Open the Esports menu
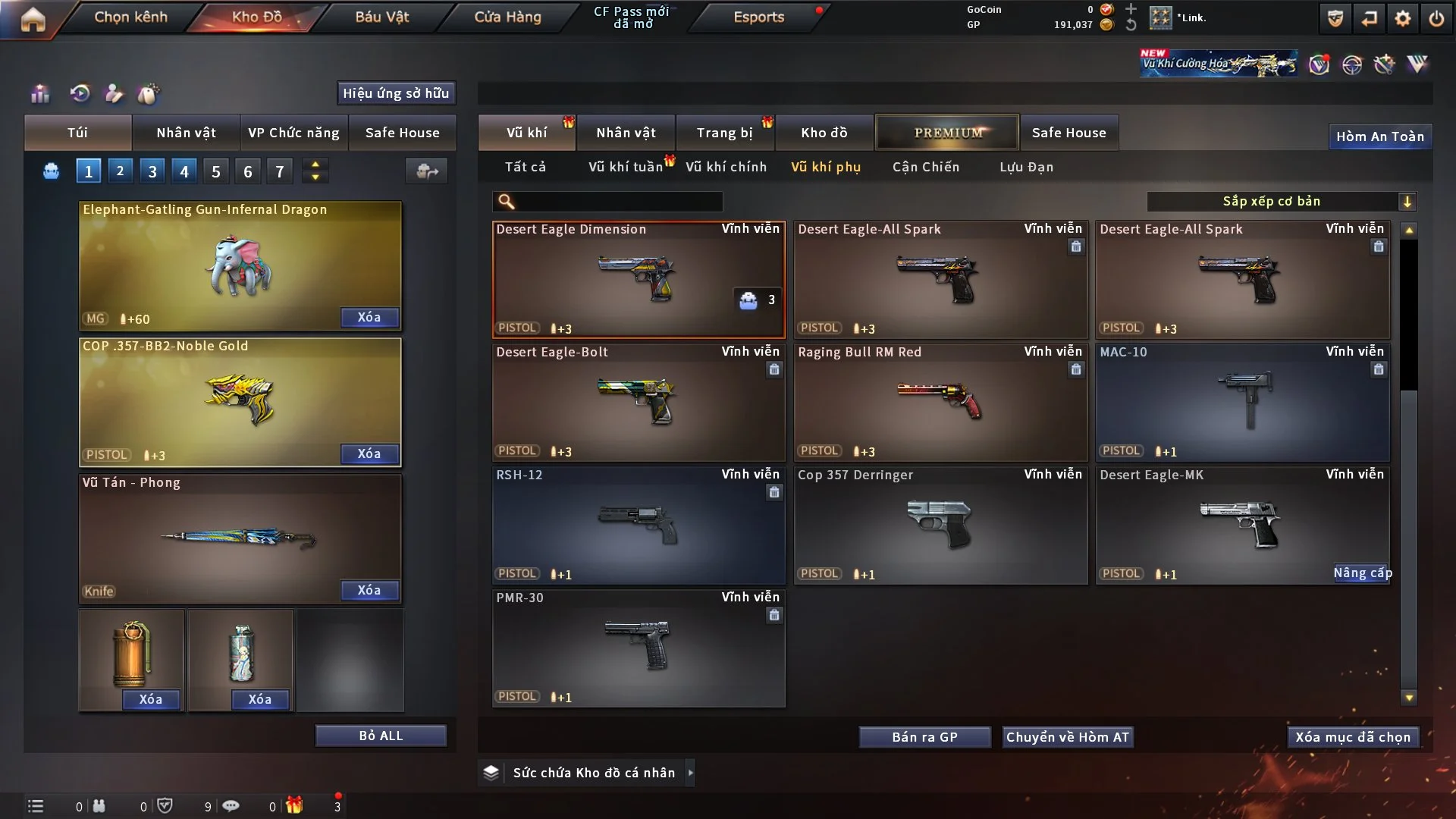Viewport: 1456px width, 819px height. pos(758,17)
